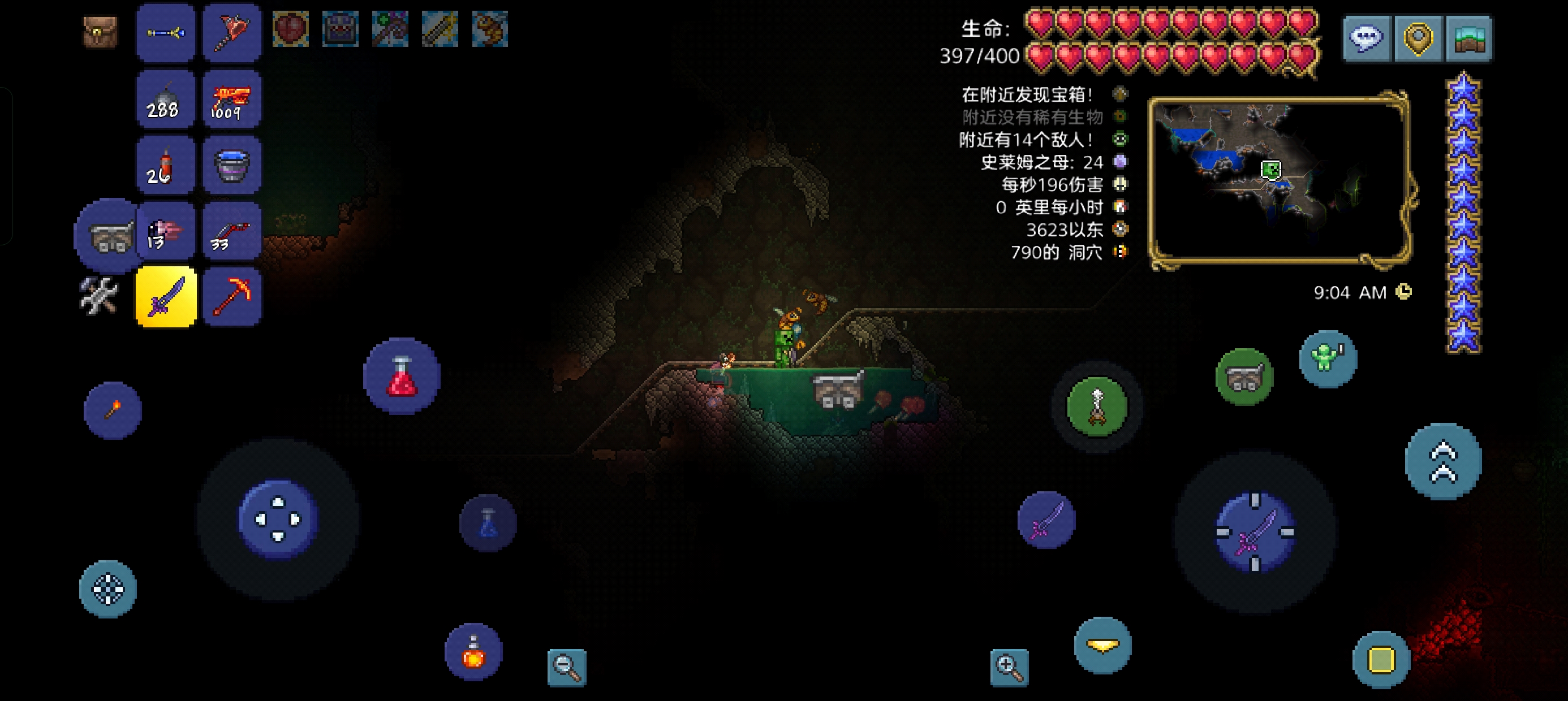The height and width of the screenshot is (701, 1568).
Task: Use the red healing potion button
Action: point(402,376)
